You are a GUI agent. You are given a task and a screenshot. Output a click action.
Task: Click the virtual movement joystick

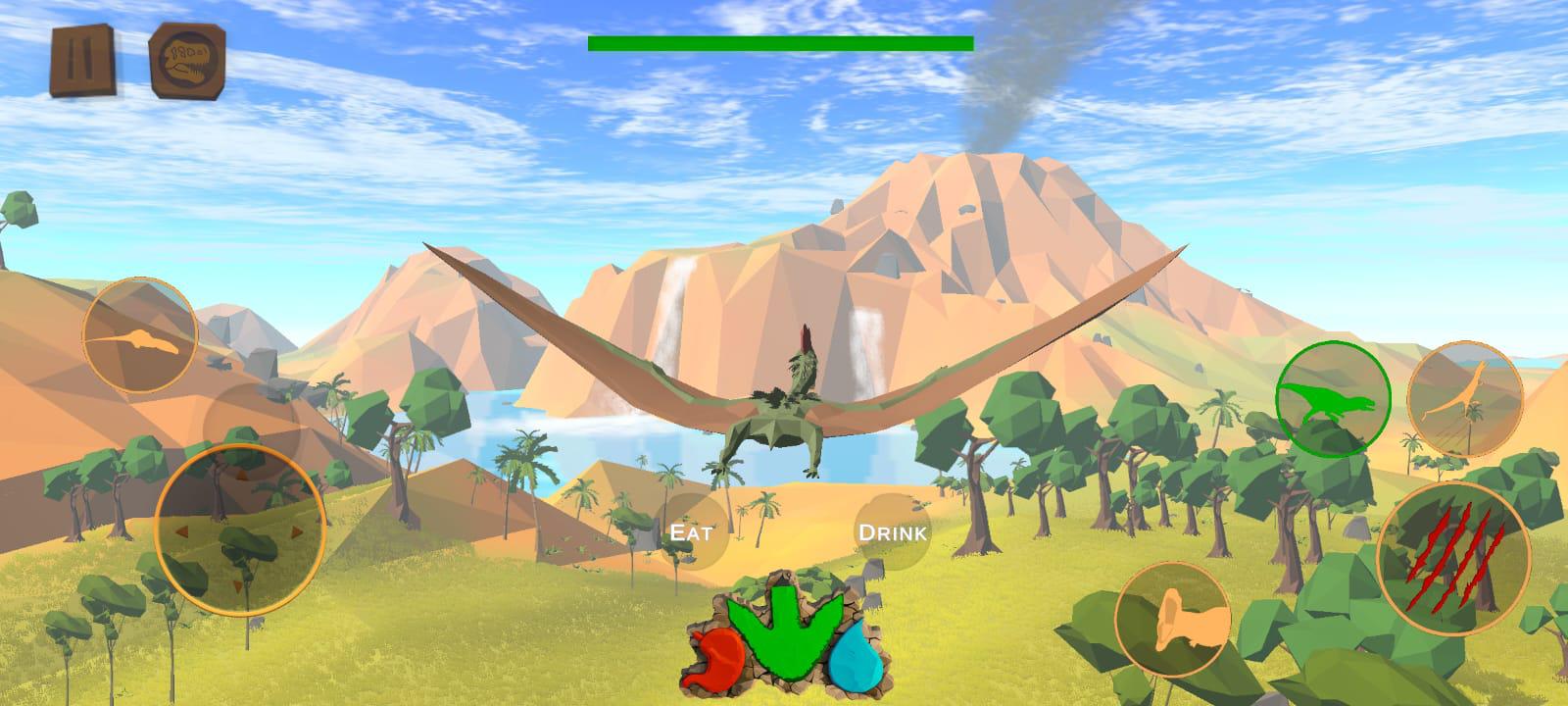(239, 529)
